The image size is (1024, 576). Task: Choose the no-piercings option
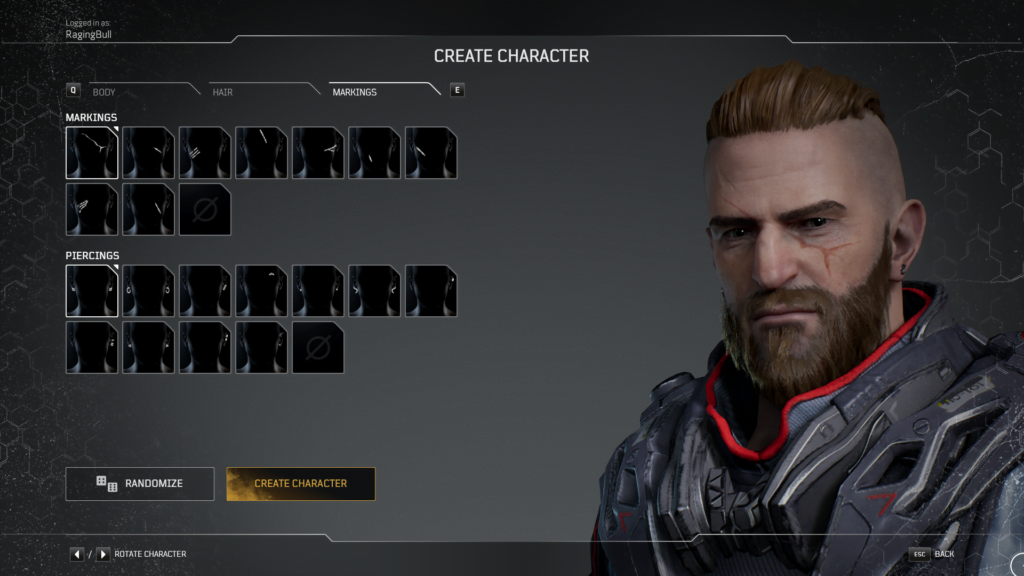point(318,348)
